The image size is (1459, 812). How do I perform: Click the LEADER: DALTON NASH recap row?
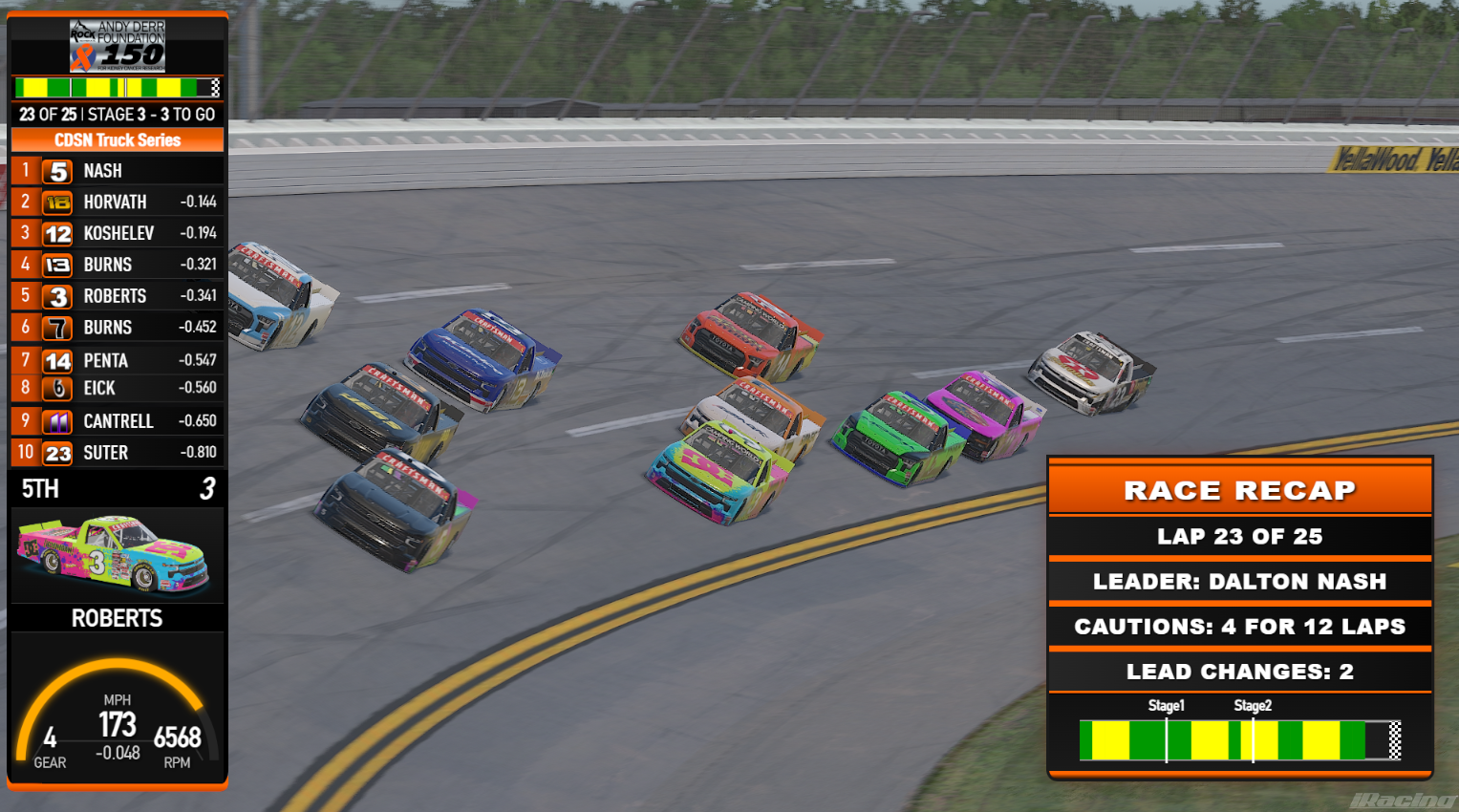[1239, 581]
